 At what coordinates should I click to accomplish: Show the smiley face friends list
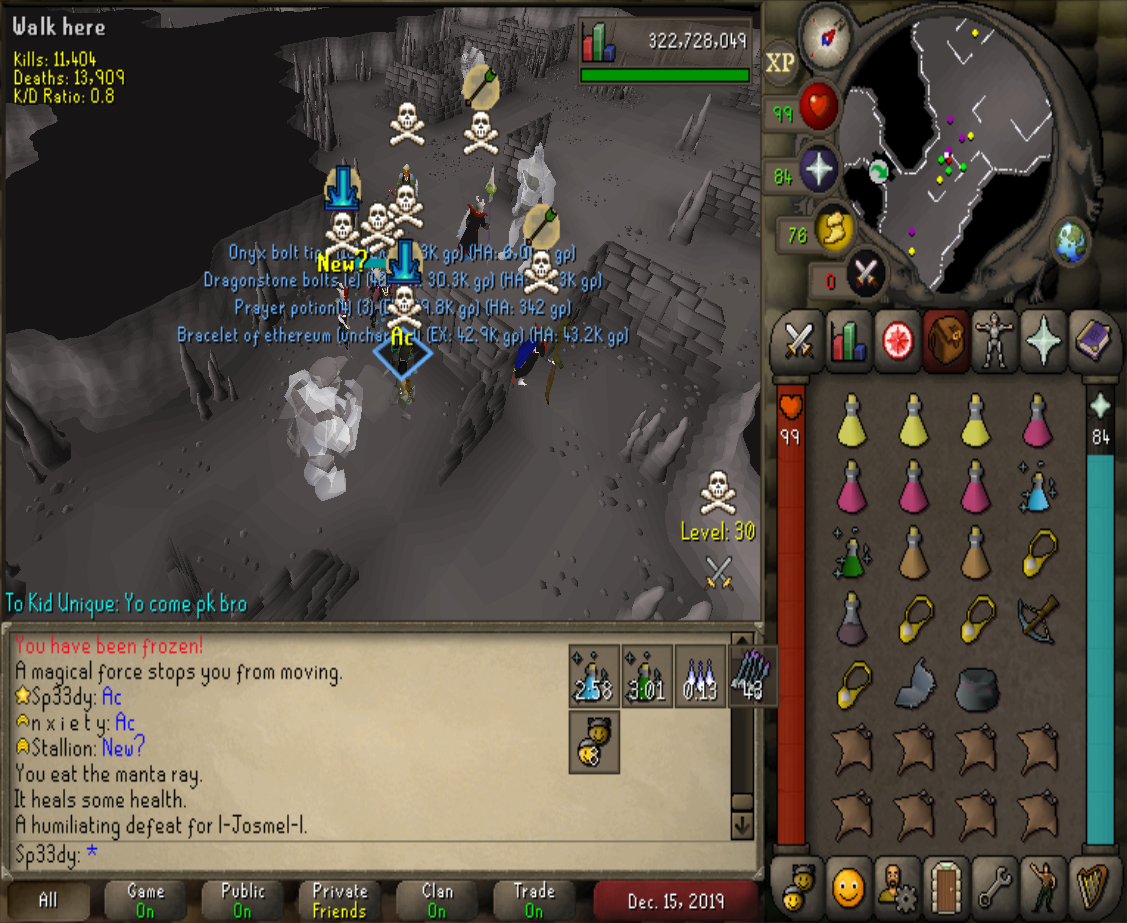click(848, 884)
